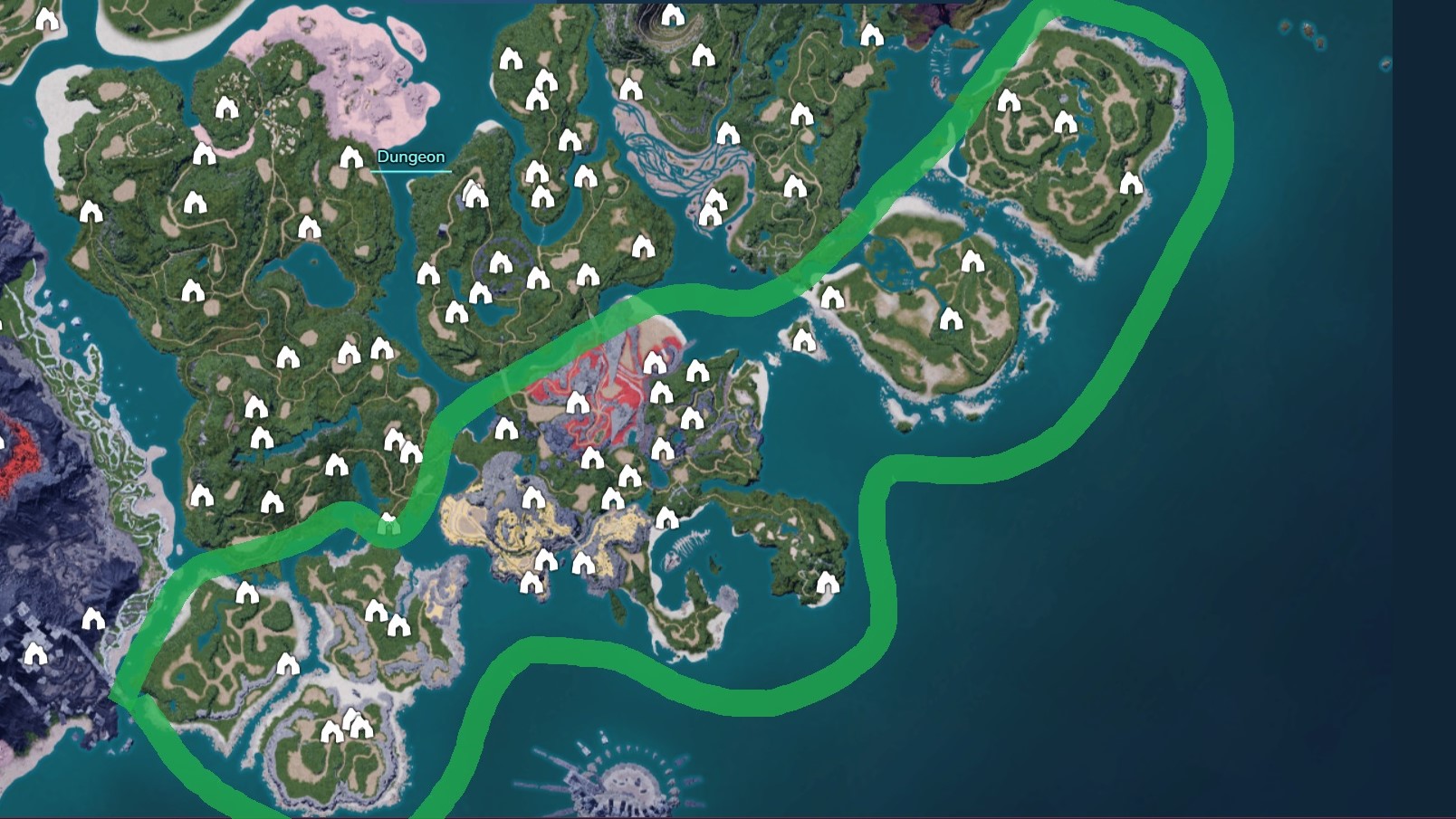Open the Dungeon location label
1456x819 pixels.
click(410, 156)
